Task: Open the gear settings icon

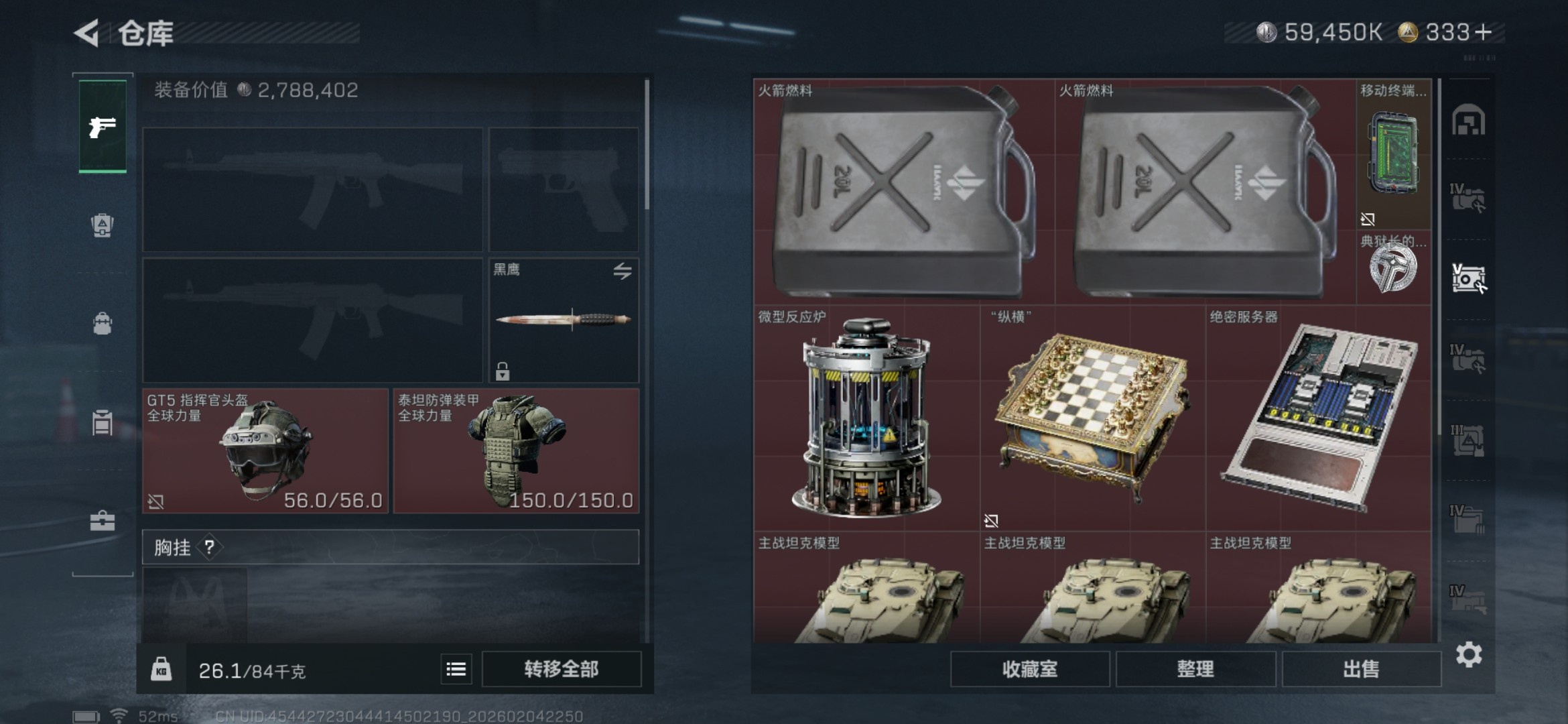Action: pyautogui.click(x=1468, y=654)
